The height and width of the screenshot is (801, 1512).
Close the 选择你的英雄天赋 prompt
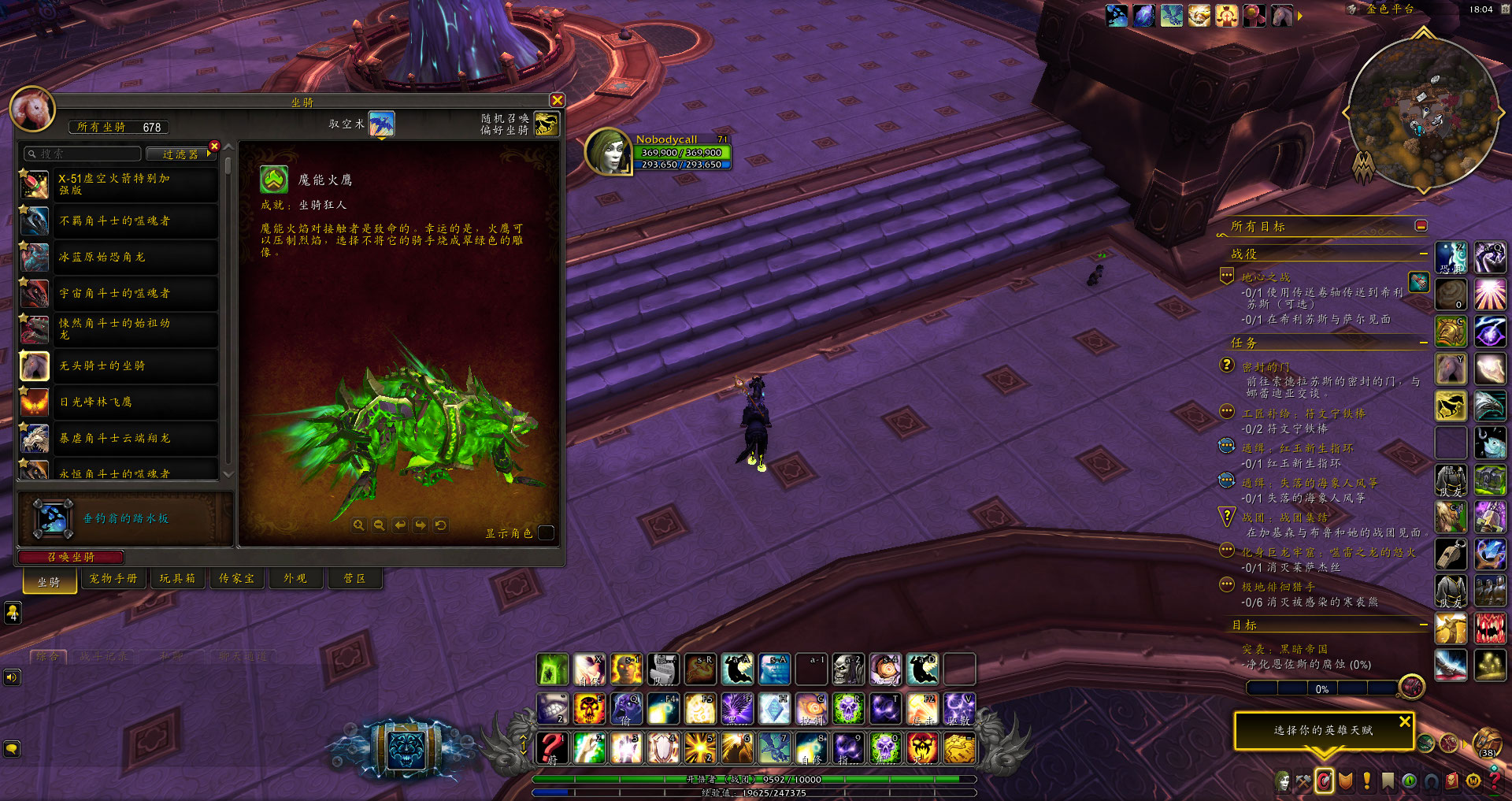click(x=1405, y=721)
